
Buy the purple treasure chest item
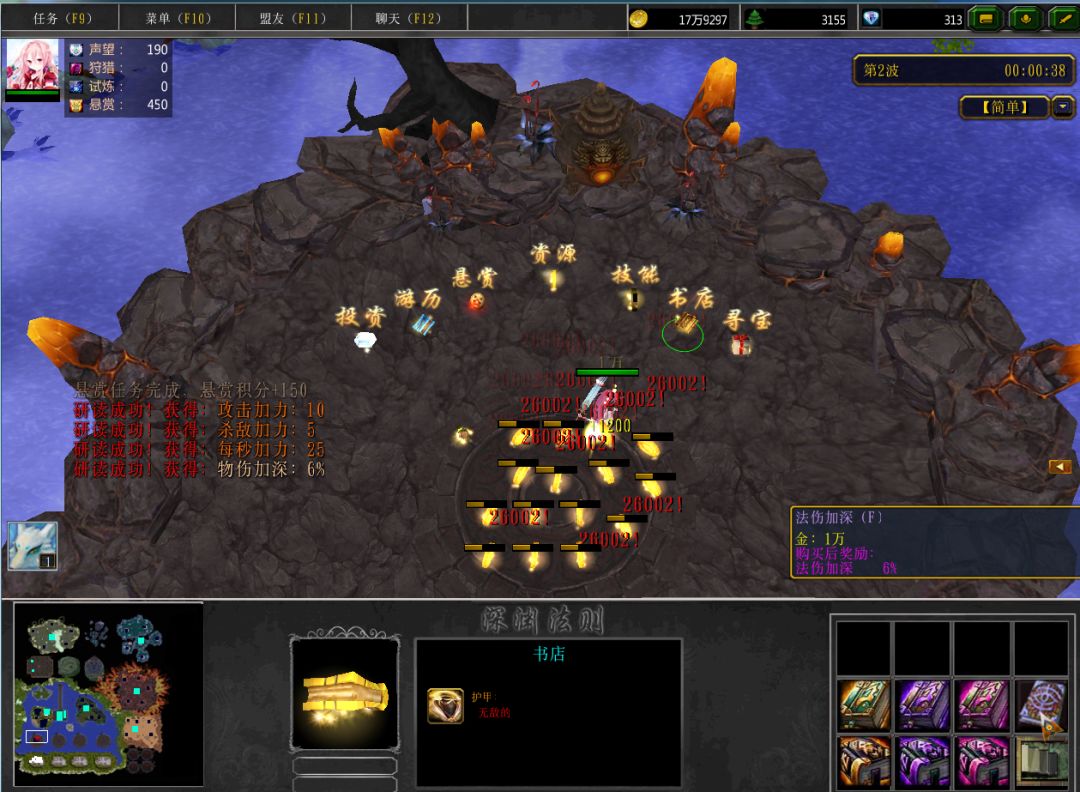pyautogui.click(x=923, y=762)
